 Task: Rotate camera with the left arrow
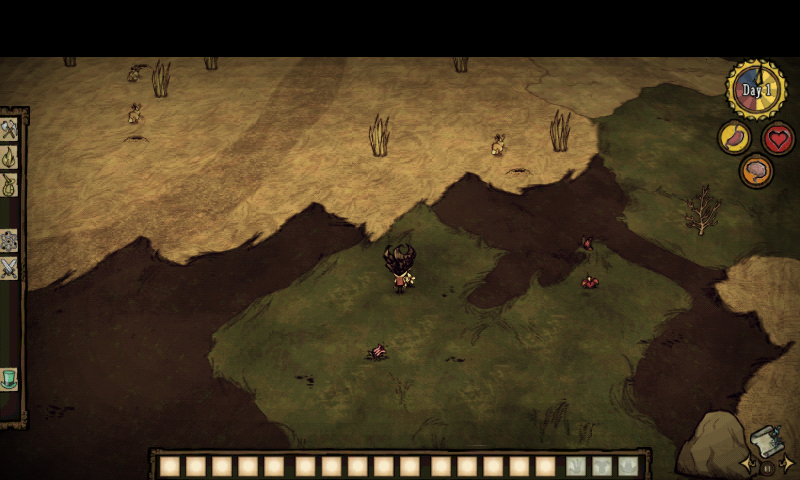click(746, 464)
